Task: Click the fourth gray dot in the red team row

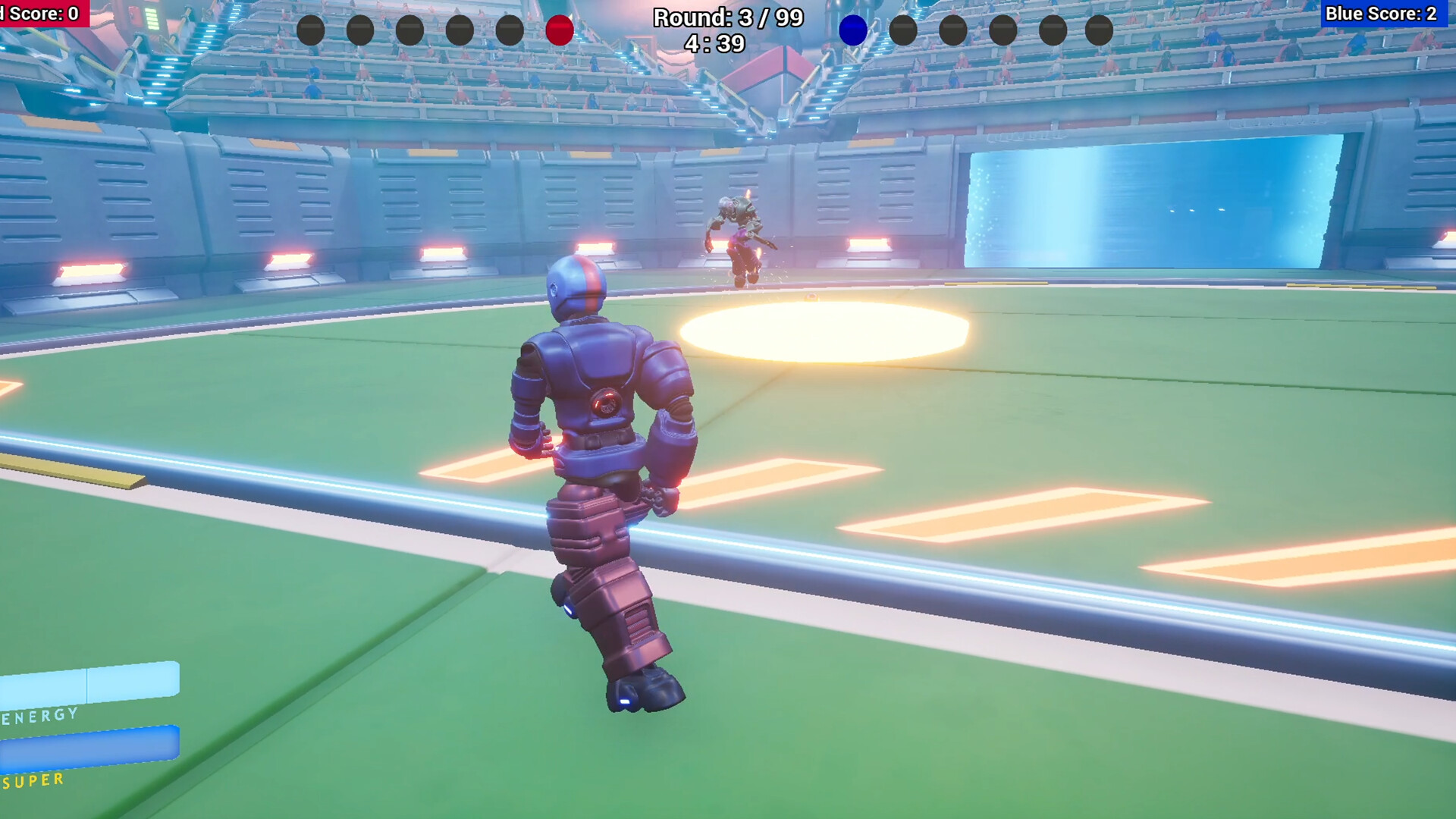Action: [x=460, y=30]
